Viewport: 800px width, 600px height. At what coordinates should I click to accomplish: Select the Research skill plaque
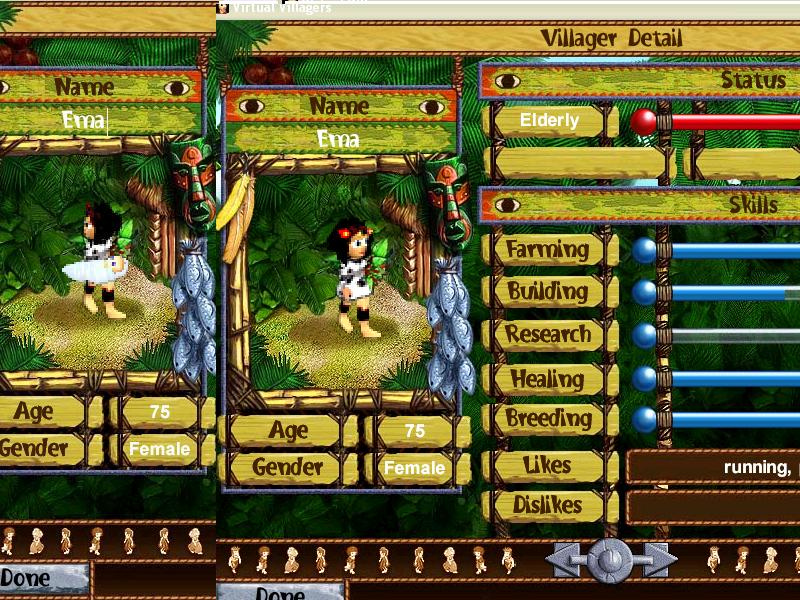click(547, 335)
